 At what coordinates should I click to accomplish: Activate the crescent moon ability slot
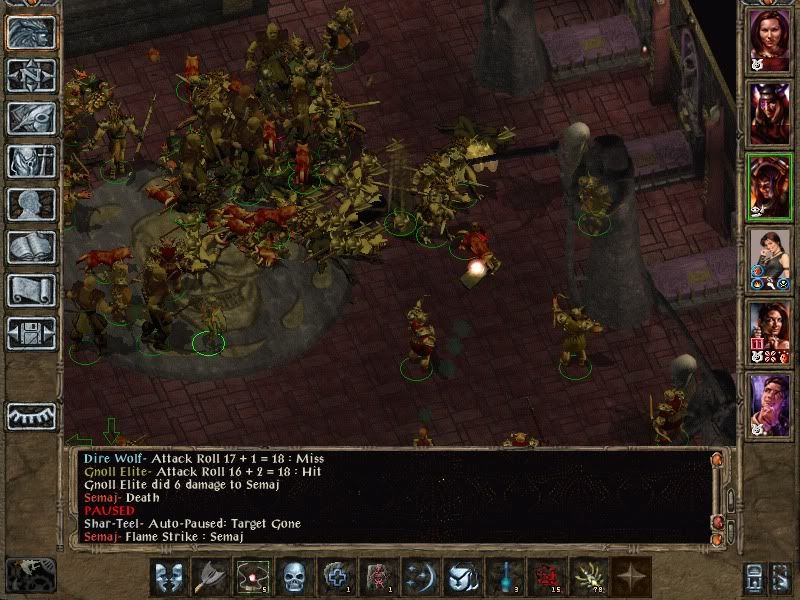click(419, 577)
